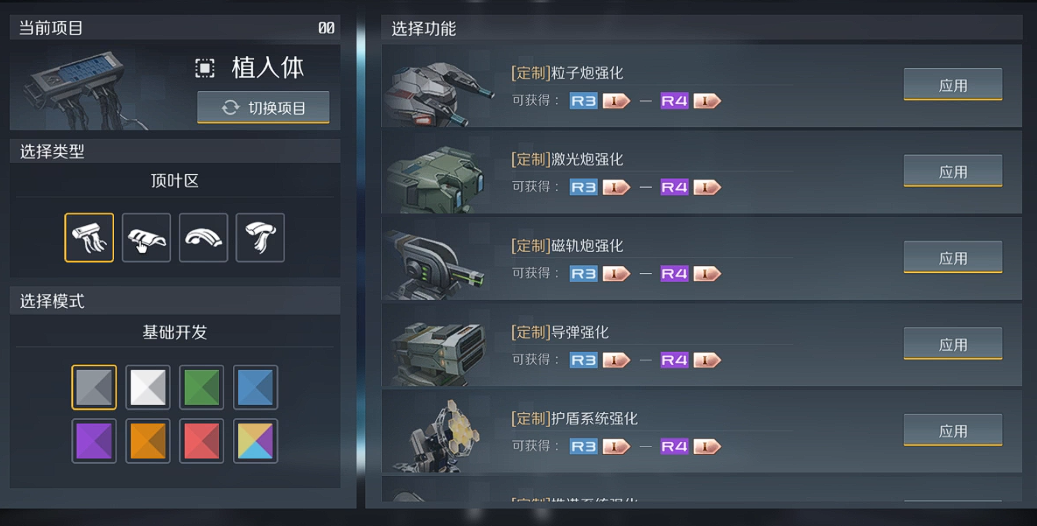The width and height of the screenshot is (1037, 526).
Task: Select the gray development mode swatch
Action: (94, 387)
